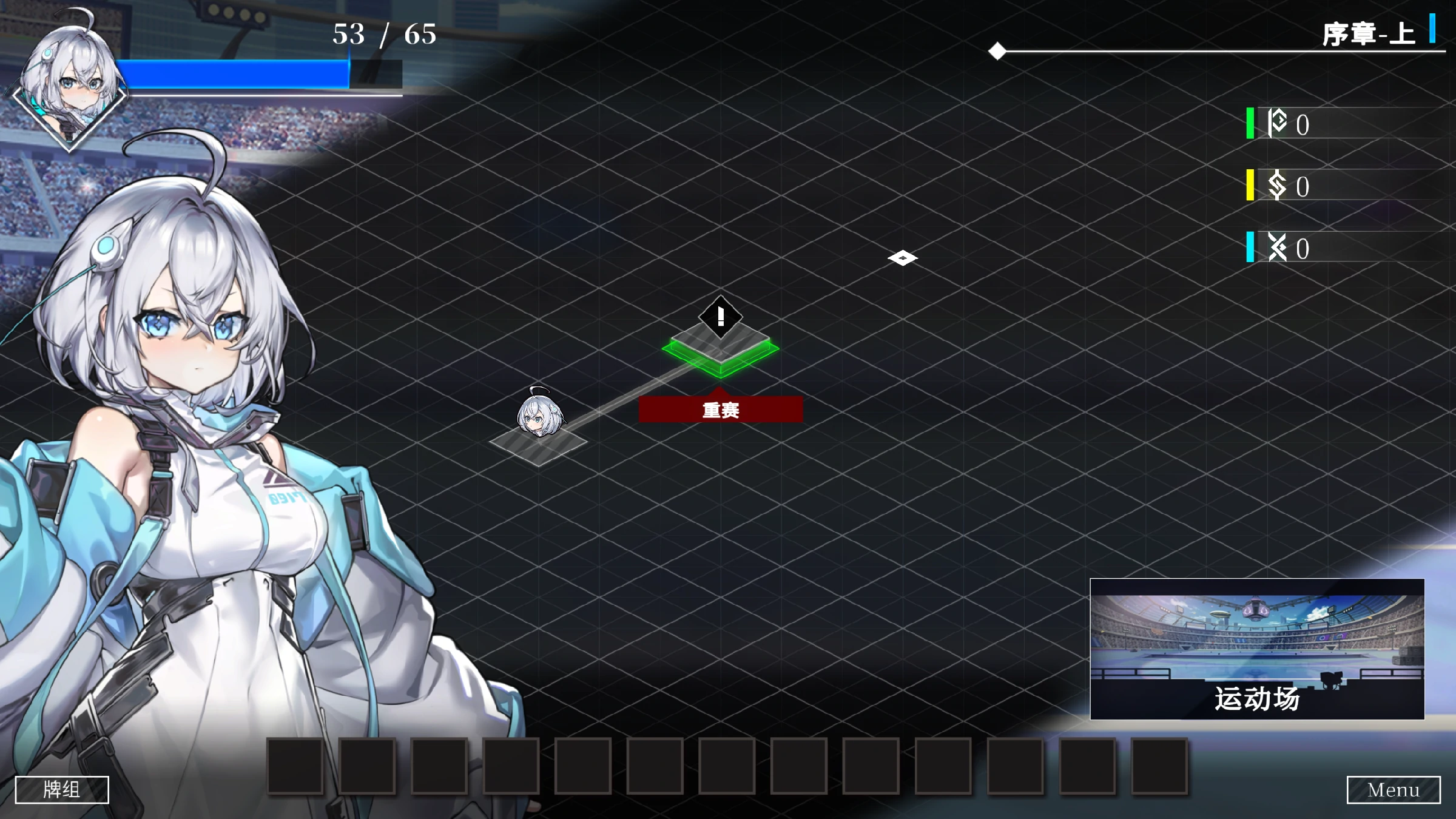Click the chibi character's current map tile

click(539, 445)
